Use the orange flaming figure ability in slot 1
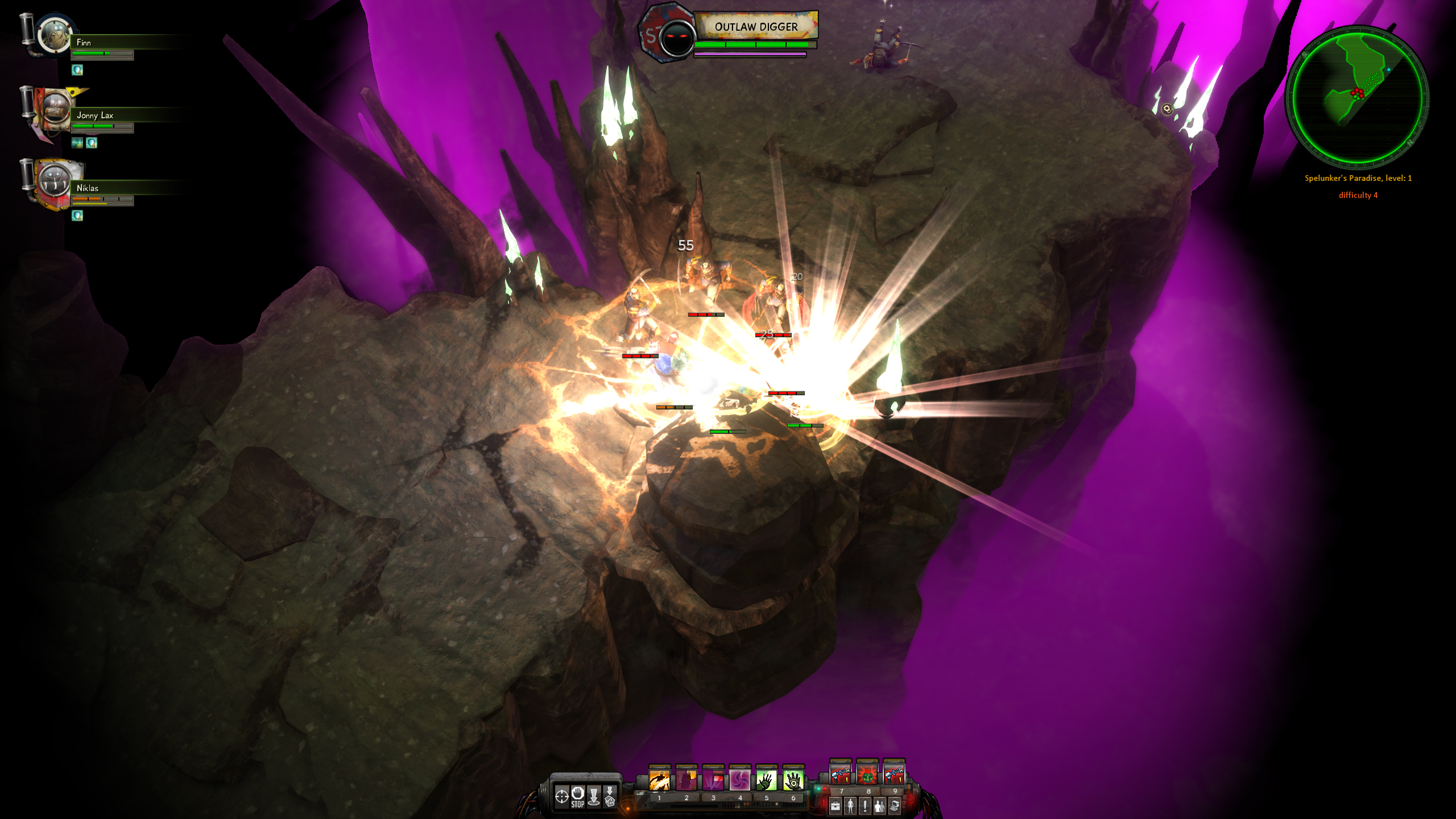 (660, 780)
